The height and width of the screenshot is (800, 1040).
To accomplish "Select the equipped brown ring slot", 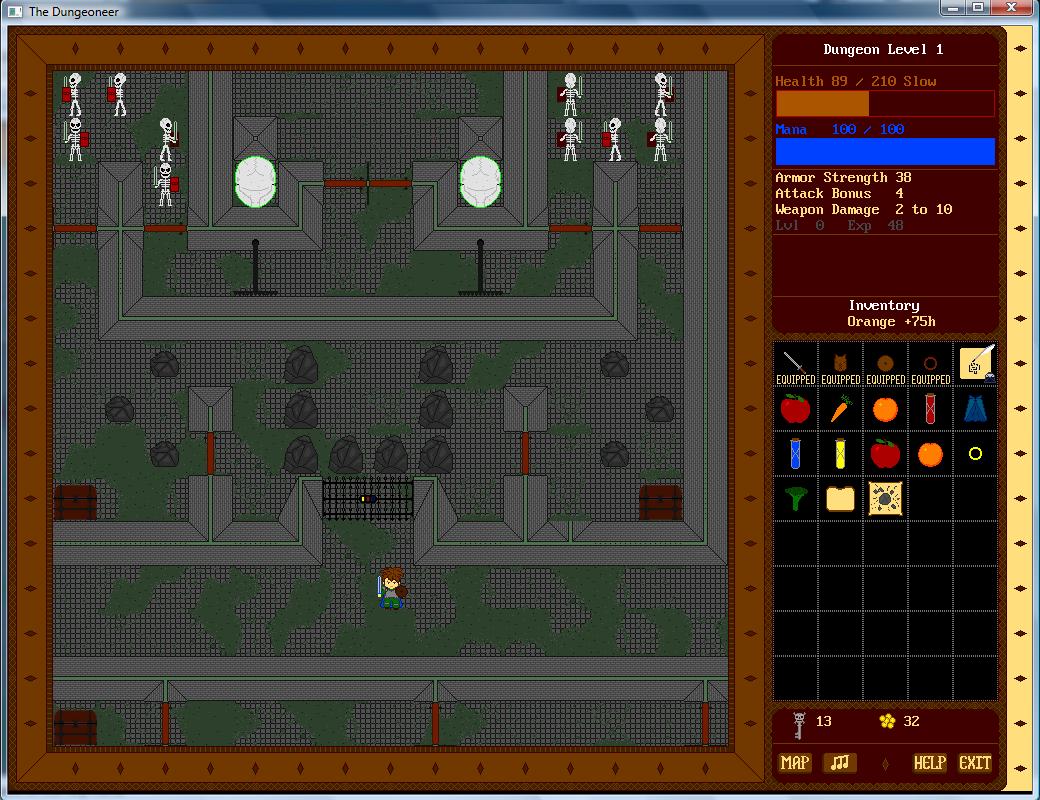I will pyautogui.click(x=931, y=364).
